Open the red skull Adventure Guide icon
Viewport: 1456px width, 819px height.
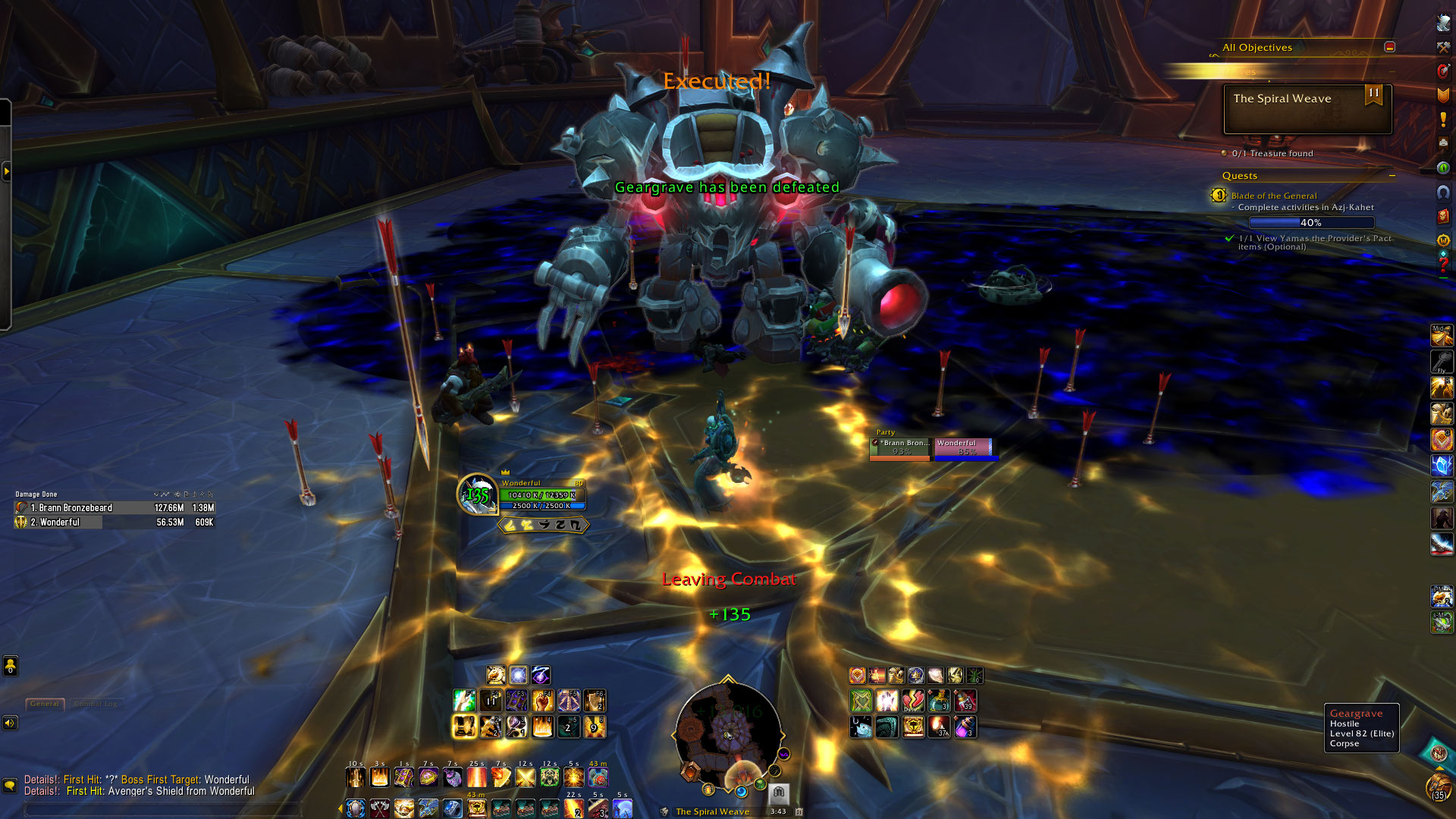(x=1443, y=216)
